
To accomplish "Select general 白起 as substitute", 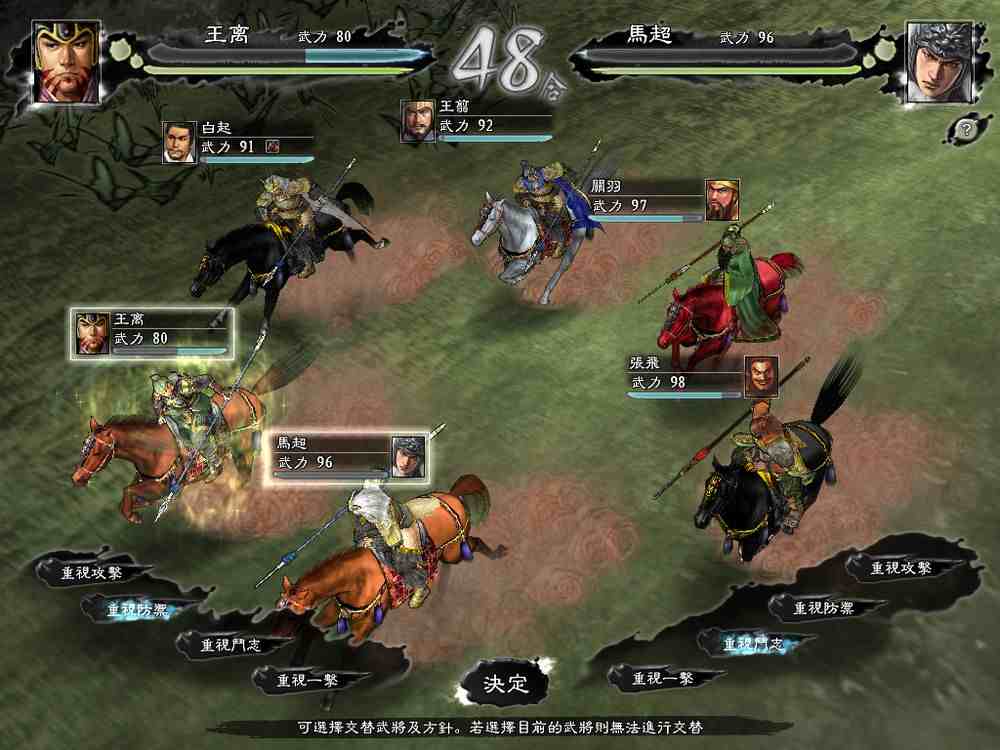I will pyautogui.click(x=238, y=141).
